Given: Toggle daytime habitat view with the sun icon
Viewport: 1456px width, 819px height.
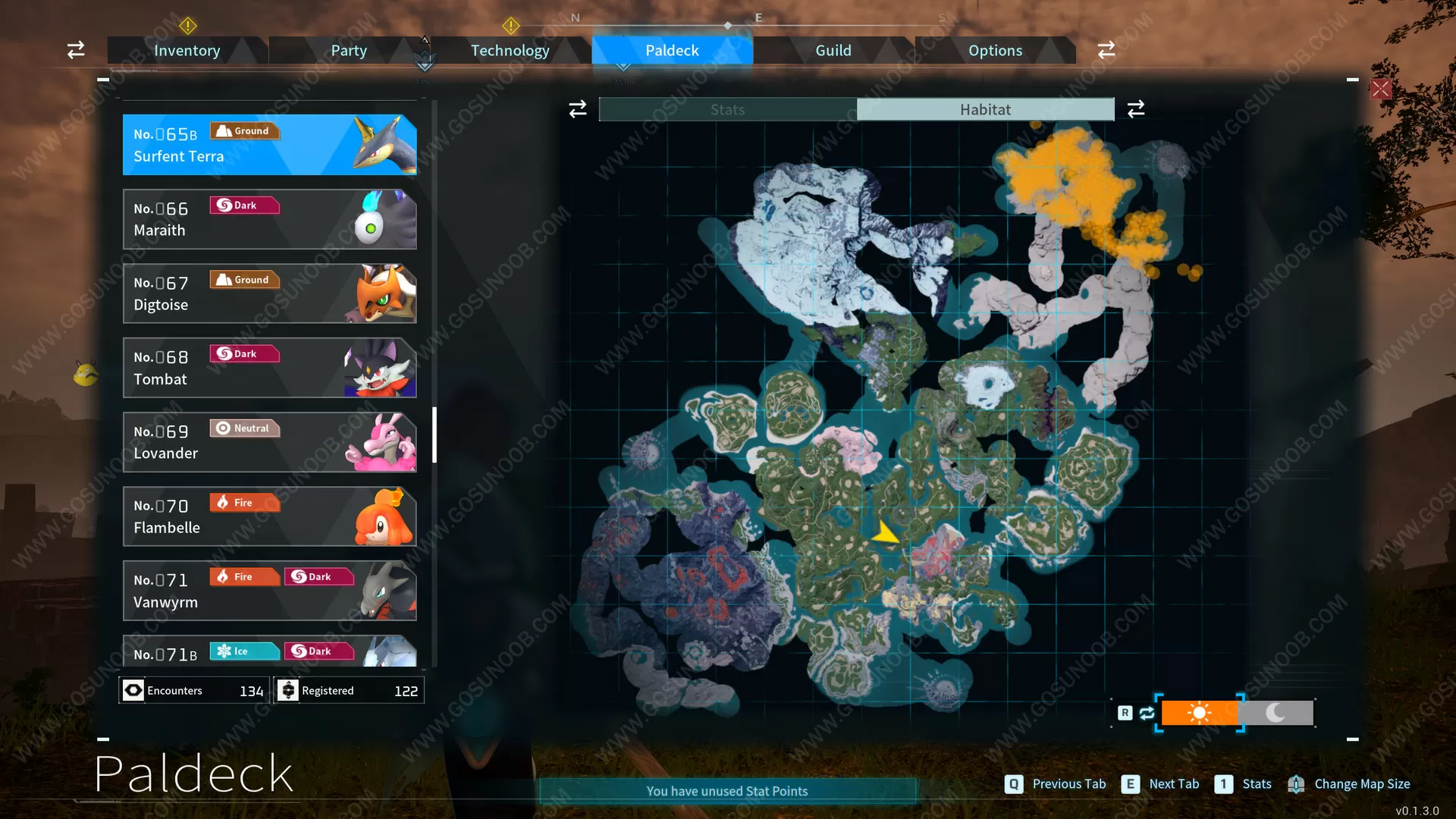Looking at the screenshot, I should (x=1200, y=713).
